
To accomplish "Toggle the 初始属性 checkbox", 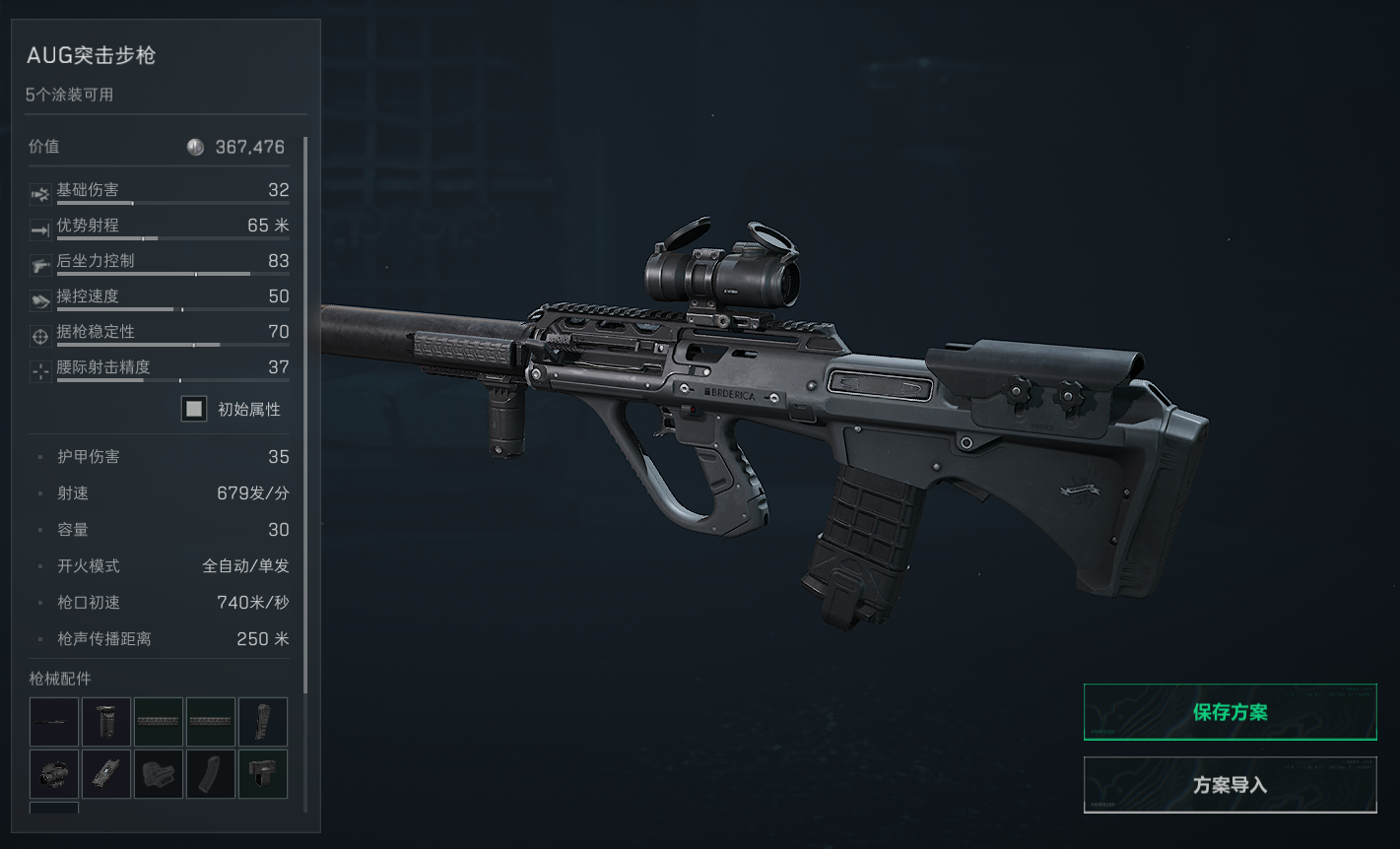I will [194, 409].
